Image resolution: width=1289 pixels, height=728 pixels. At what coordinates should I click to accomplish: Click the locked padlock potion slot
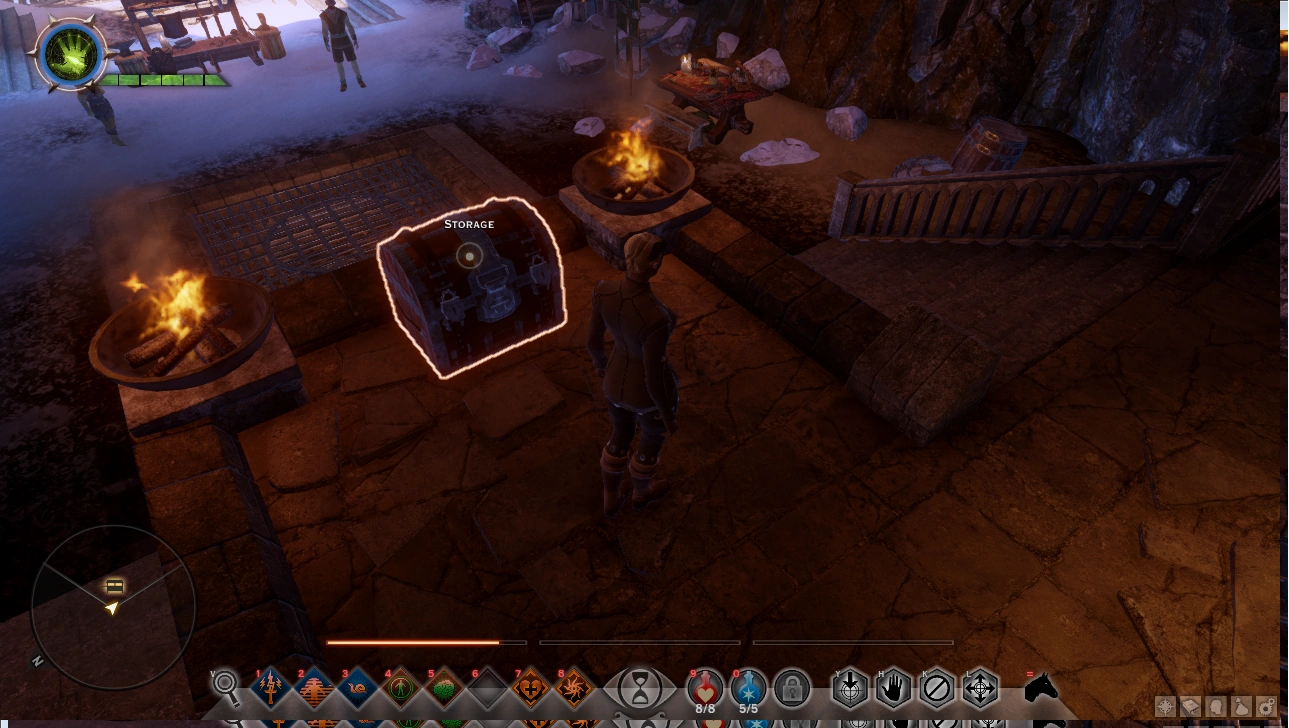[x=792, y=688]
